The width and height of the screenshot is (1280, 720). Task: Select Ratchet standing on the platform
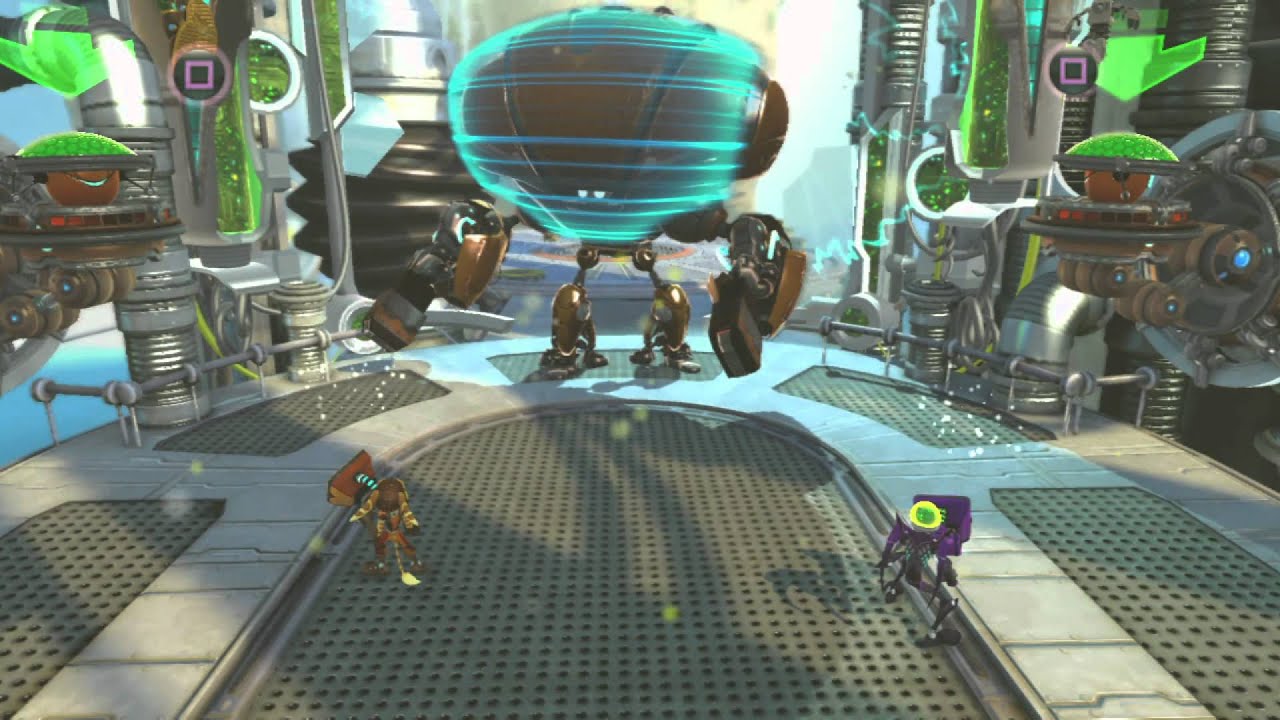coord(392,520)
